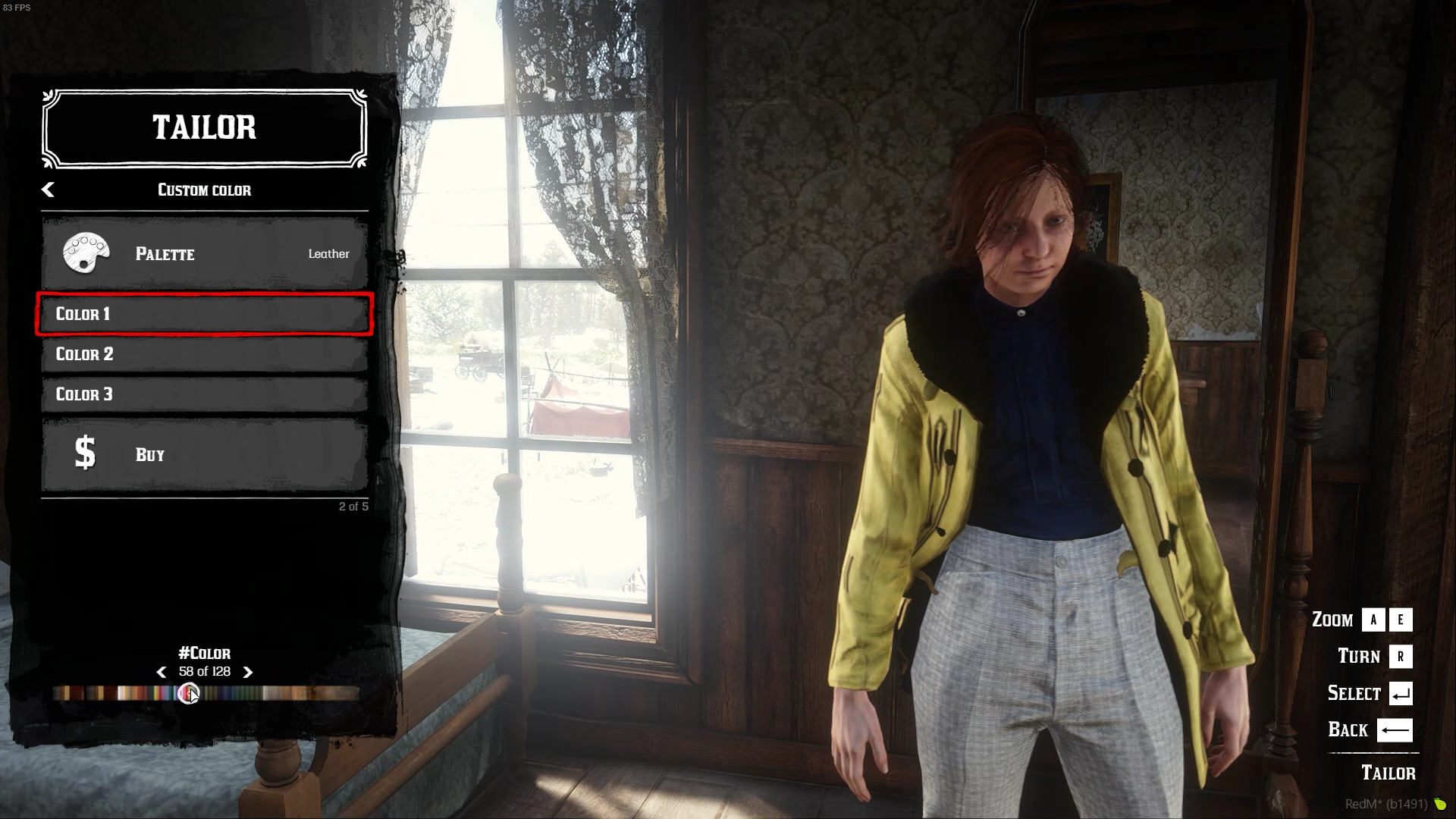Viewport: 1456px width, 819px height.
Task: Click the Custom Color menu header
Action: point(203,190)
